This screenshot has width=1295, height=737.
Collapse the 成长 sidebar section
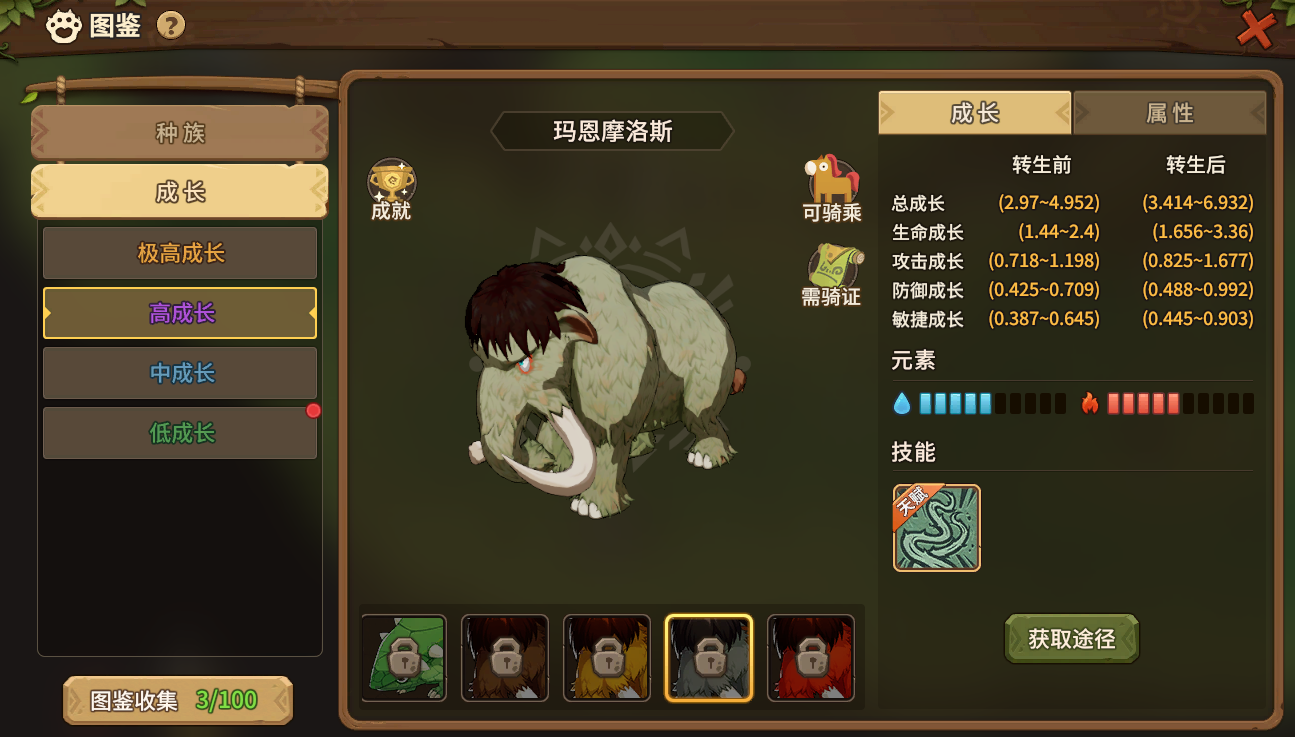[179, 192]
